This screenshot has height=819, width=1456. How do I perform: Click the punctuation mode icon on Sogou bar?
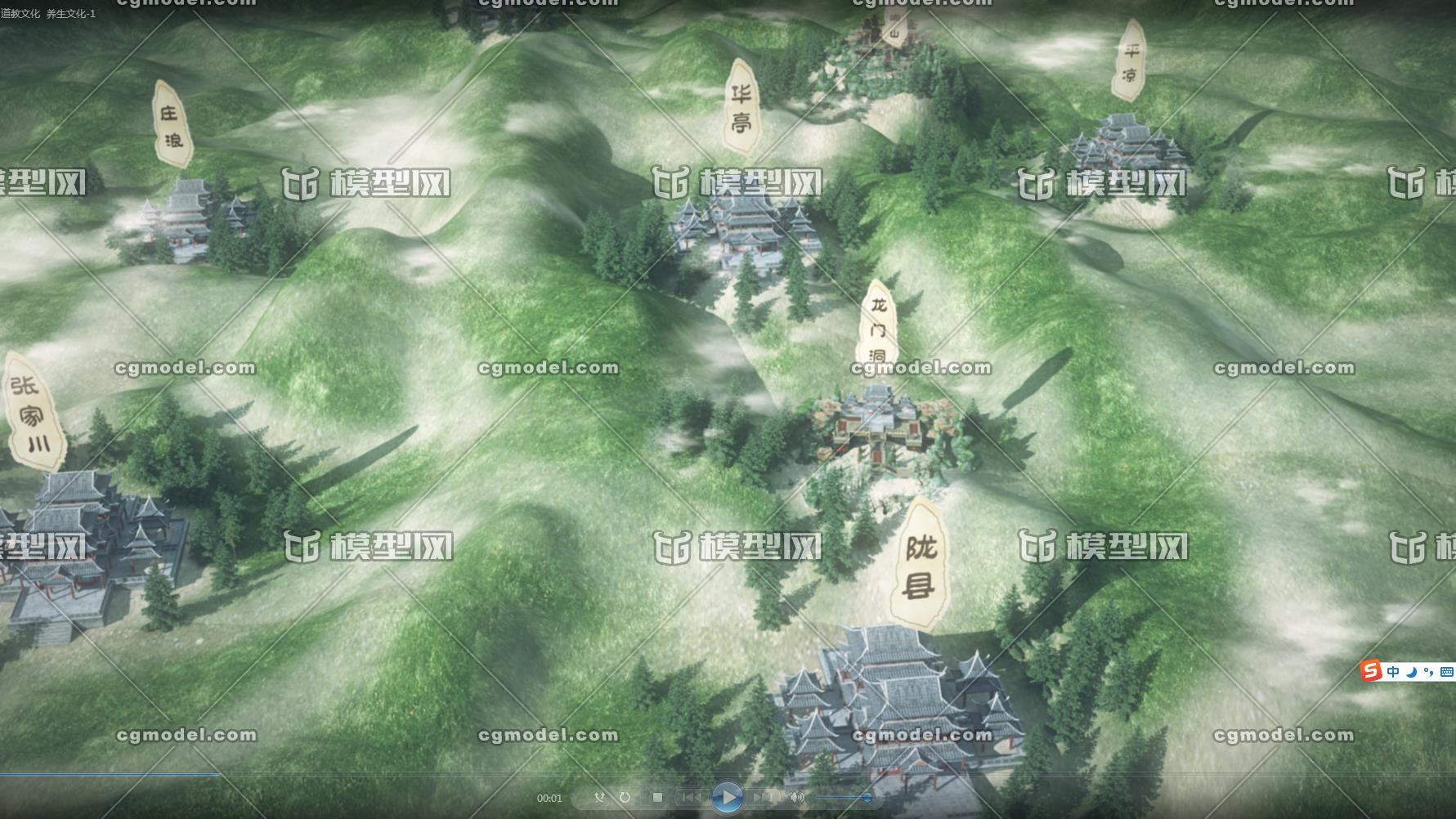point(1429,672)
